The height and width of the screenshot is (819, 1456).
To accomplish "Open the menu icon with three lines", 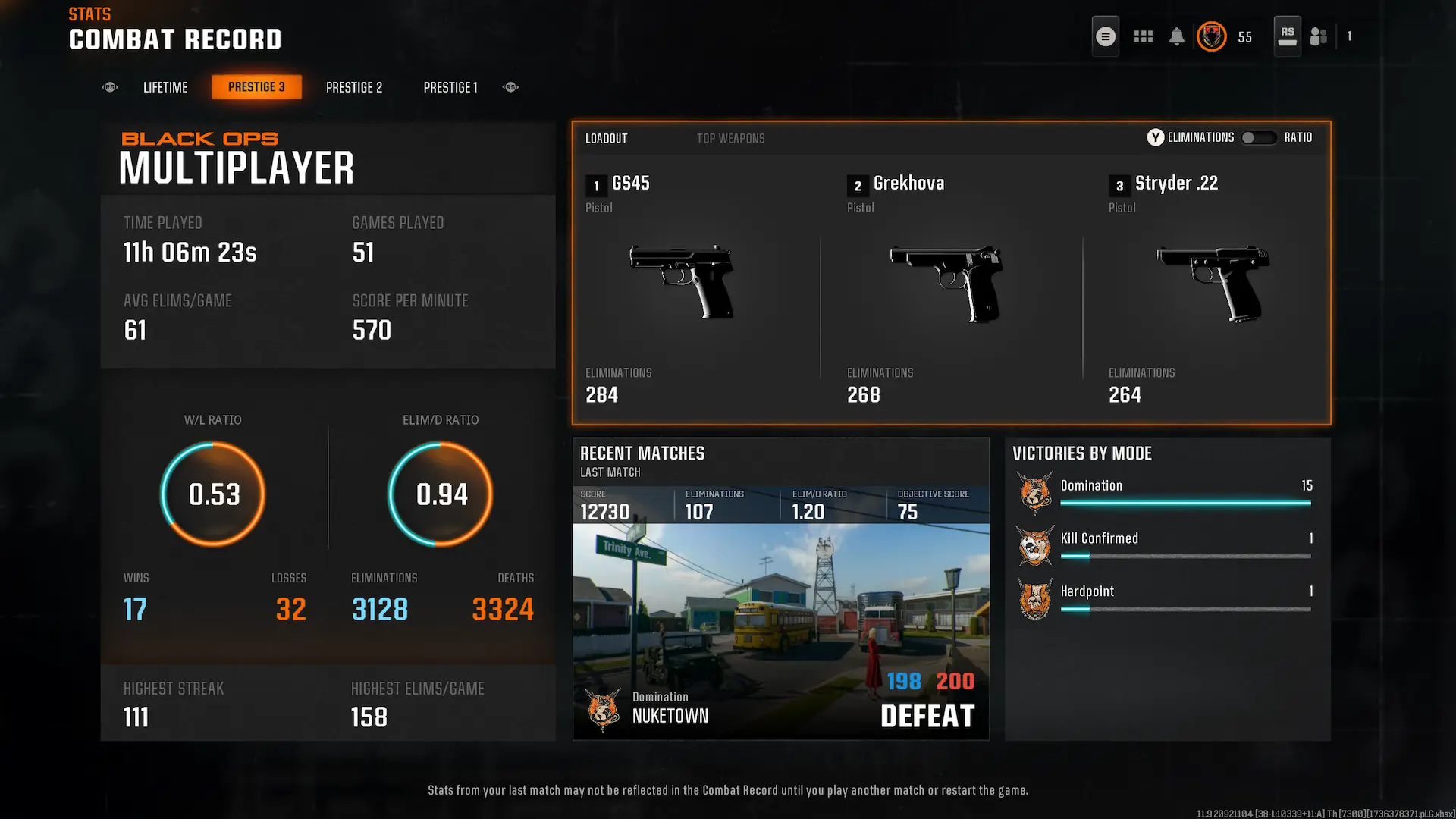I will pyautogui.click(x=1105, y=36).
